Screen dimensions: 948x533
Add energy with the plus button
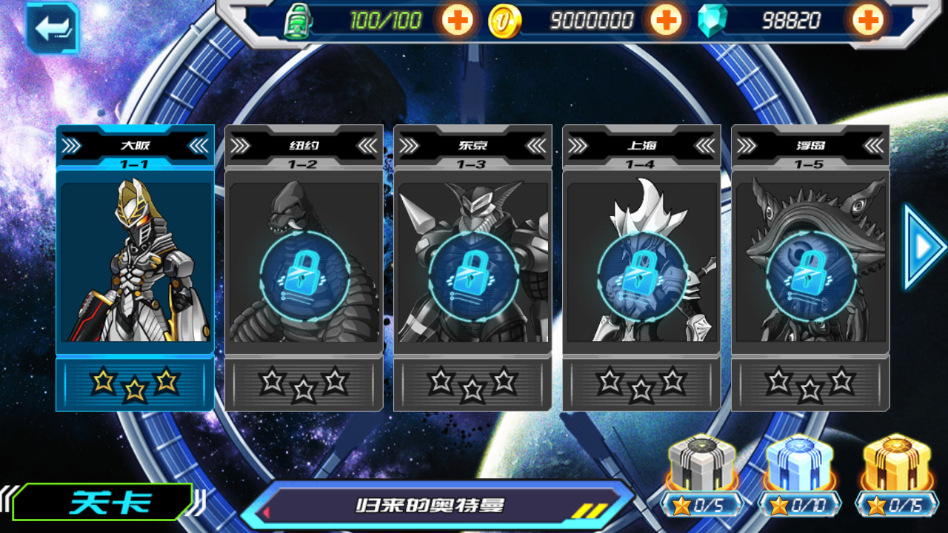457,19
